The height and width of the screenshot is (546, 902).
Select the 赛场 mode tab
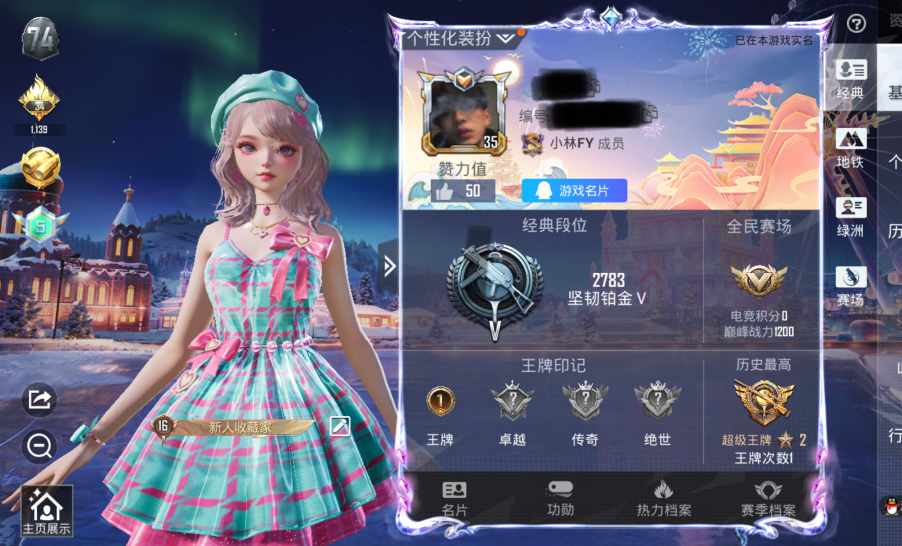851,285
